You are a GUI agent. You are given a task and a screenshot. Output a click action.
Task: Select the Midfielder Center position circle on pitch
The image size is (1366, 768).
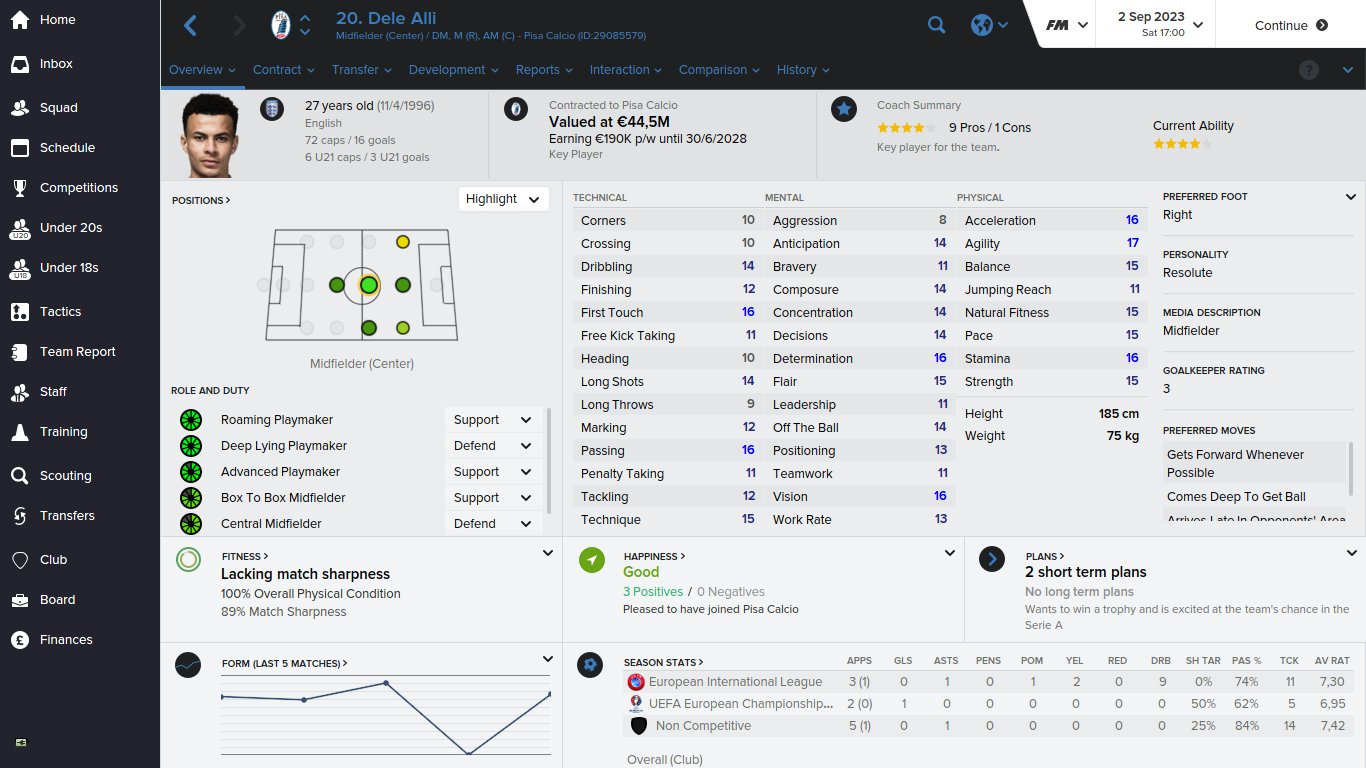[367, 285]
